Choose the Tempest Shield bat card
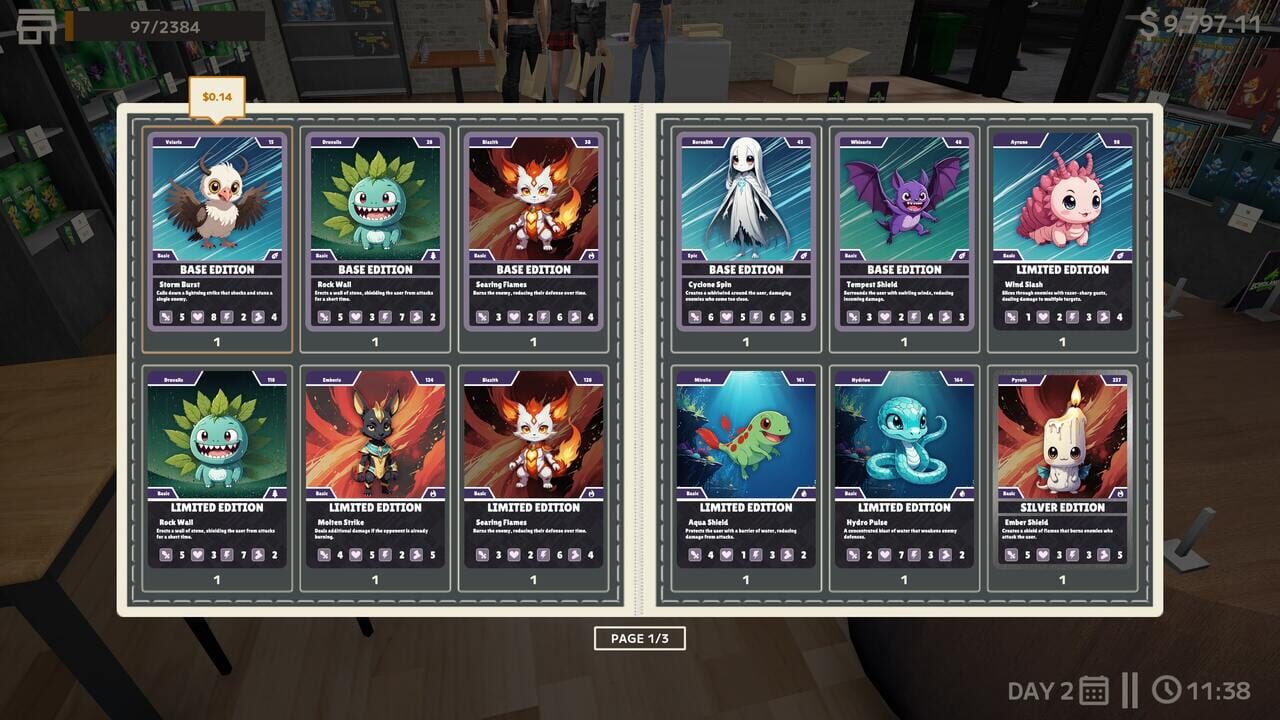Screen dimensions: 1280x720 pos(904,232)
